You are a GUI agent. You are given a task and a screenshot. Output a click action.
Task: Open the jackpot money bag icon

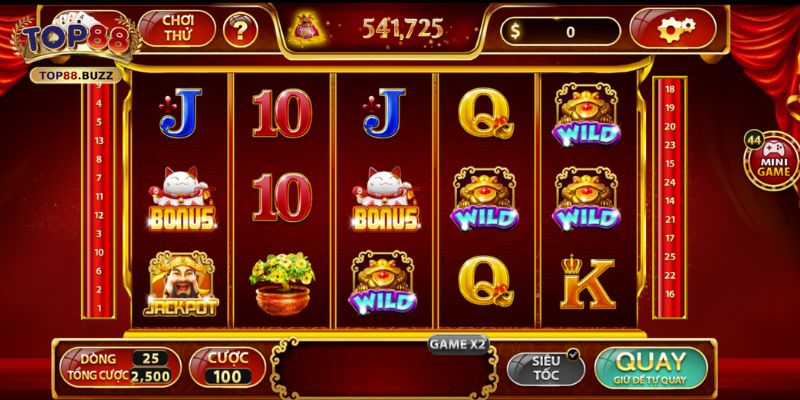[x=304, y=29]
